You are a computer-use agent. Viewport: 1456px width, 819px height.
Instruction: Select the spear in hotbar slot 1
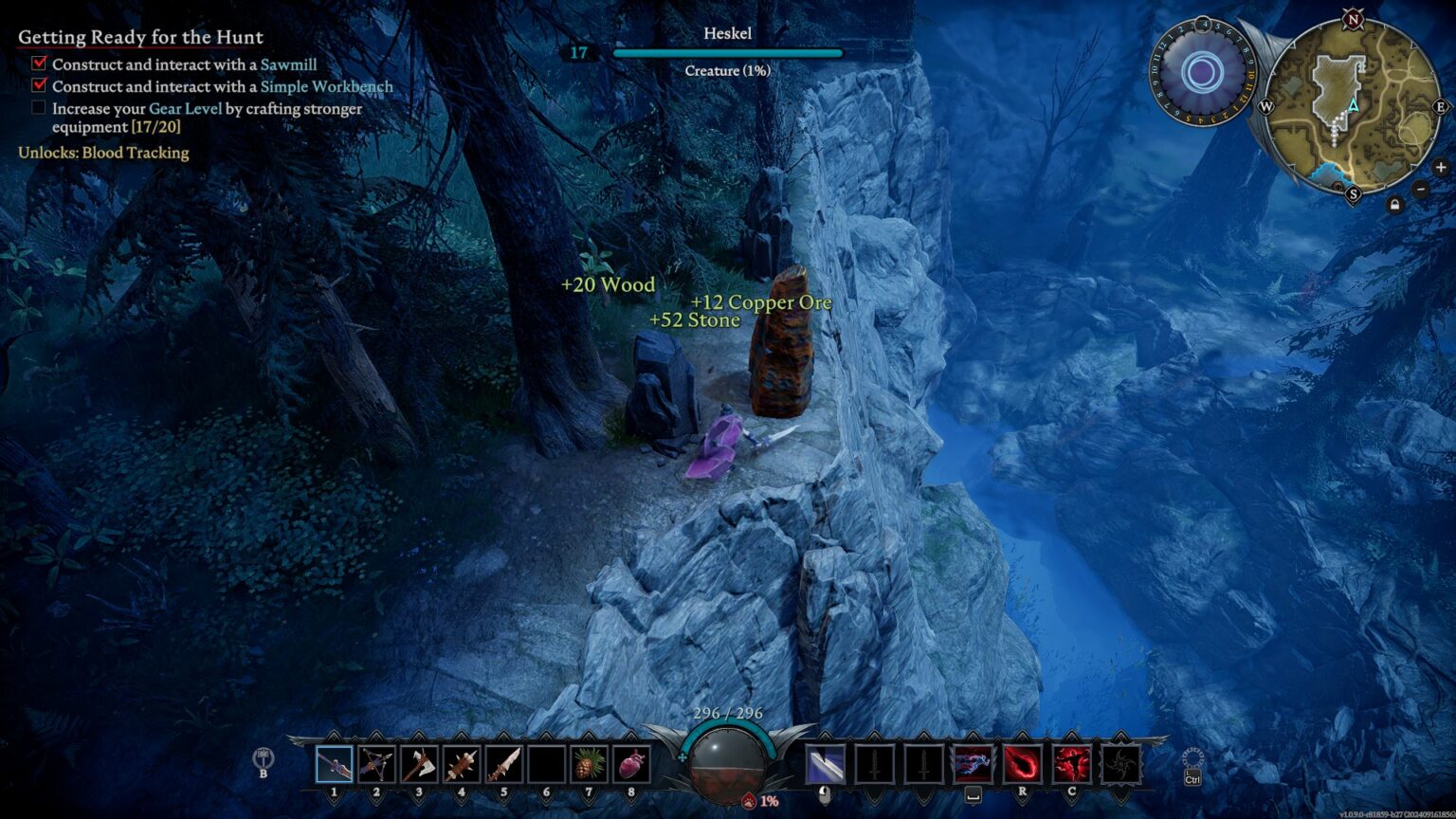point(334,764)
